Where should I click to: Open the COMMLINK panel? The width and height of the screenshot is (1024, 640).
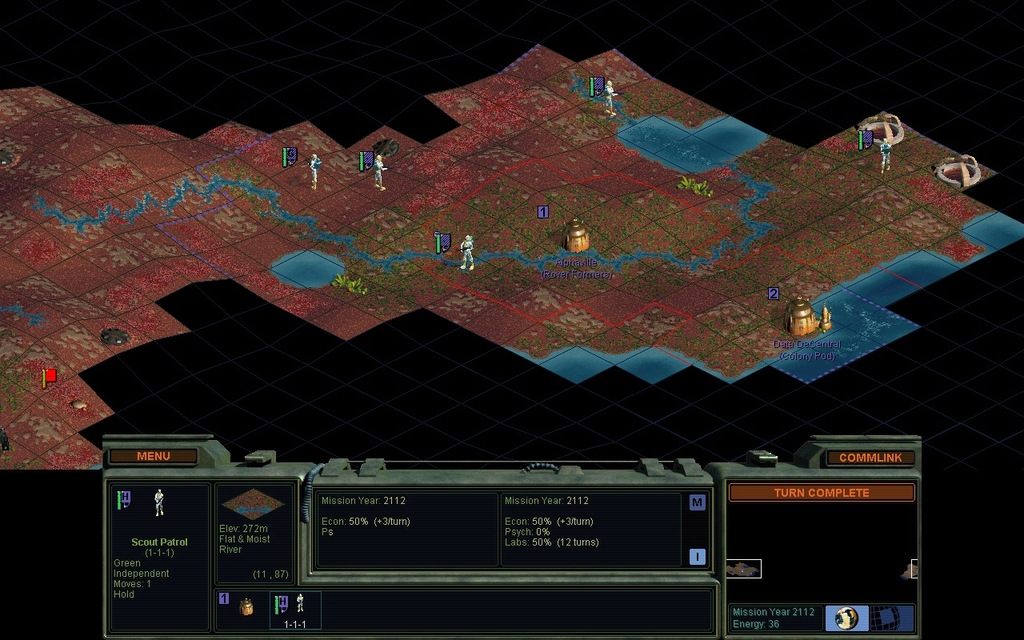(870, 458)
